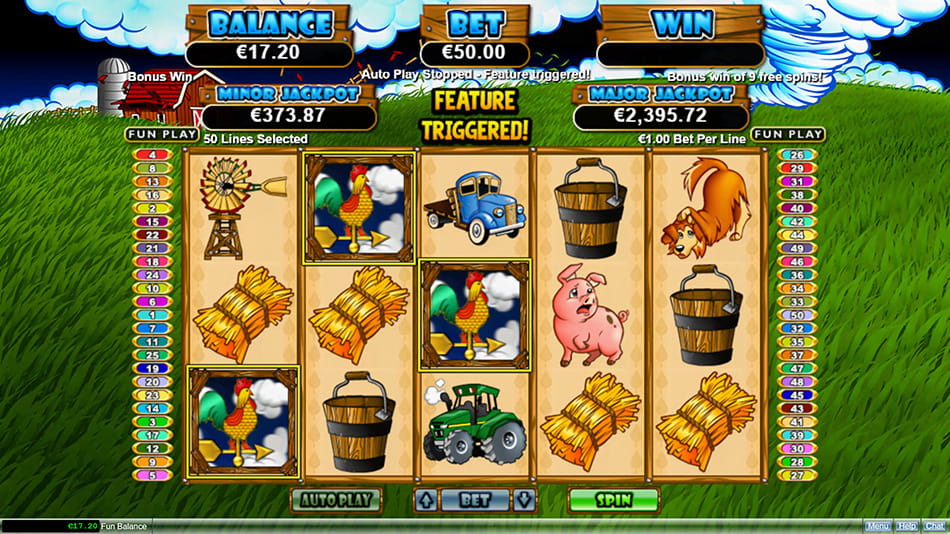Open the Help page
950x534 pixels.
pos(906,525)
